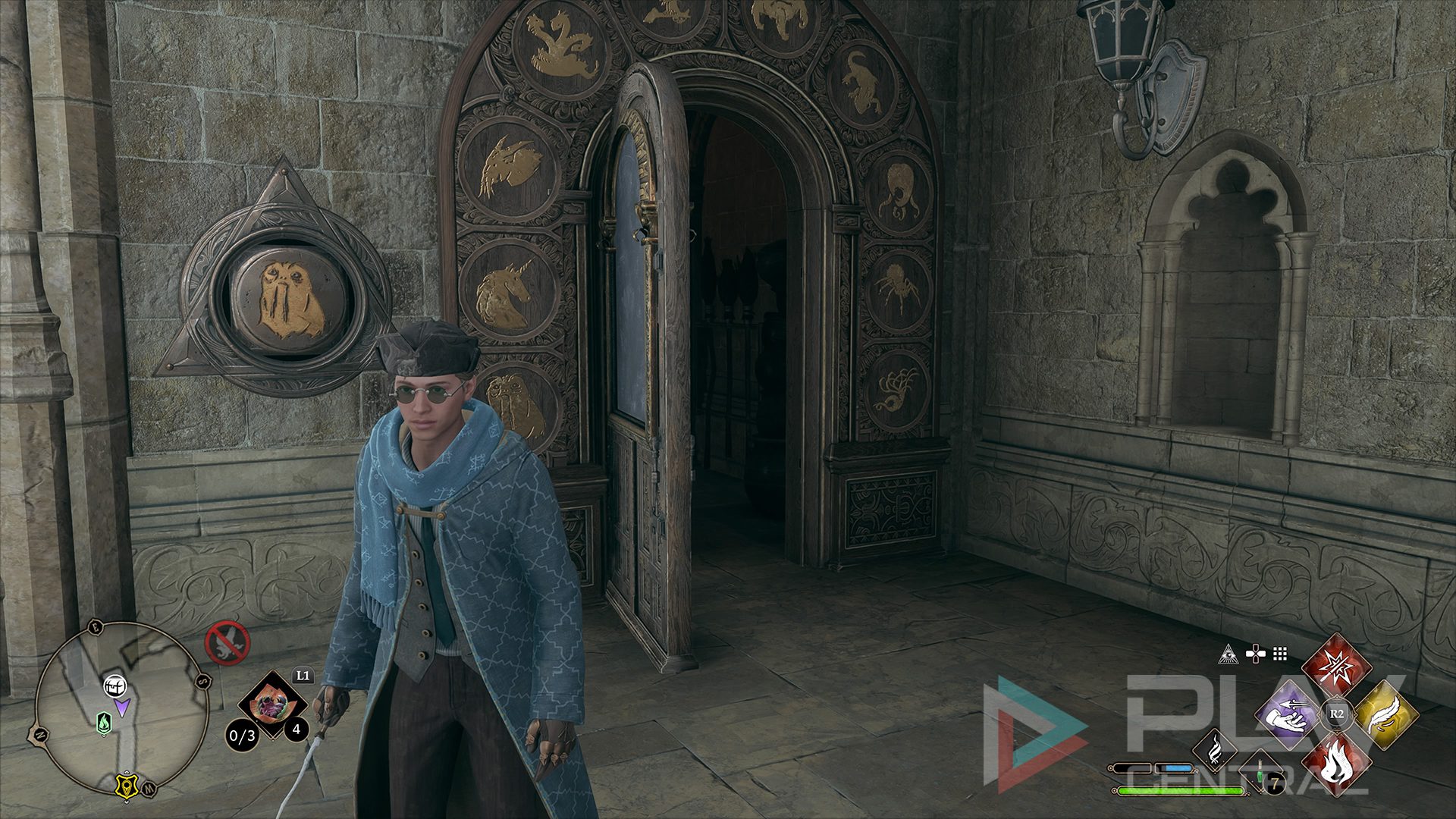Open the spell set grid icon

click(1280, 654)
